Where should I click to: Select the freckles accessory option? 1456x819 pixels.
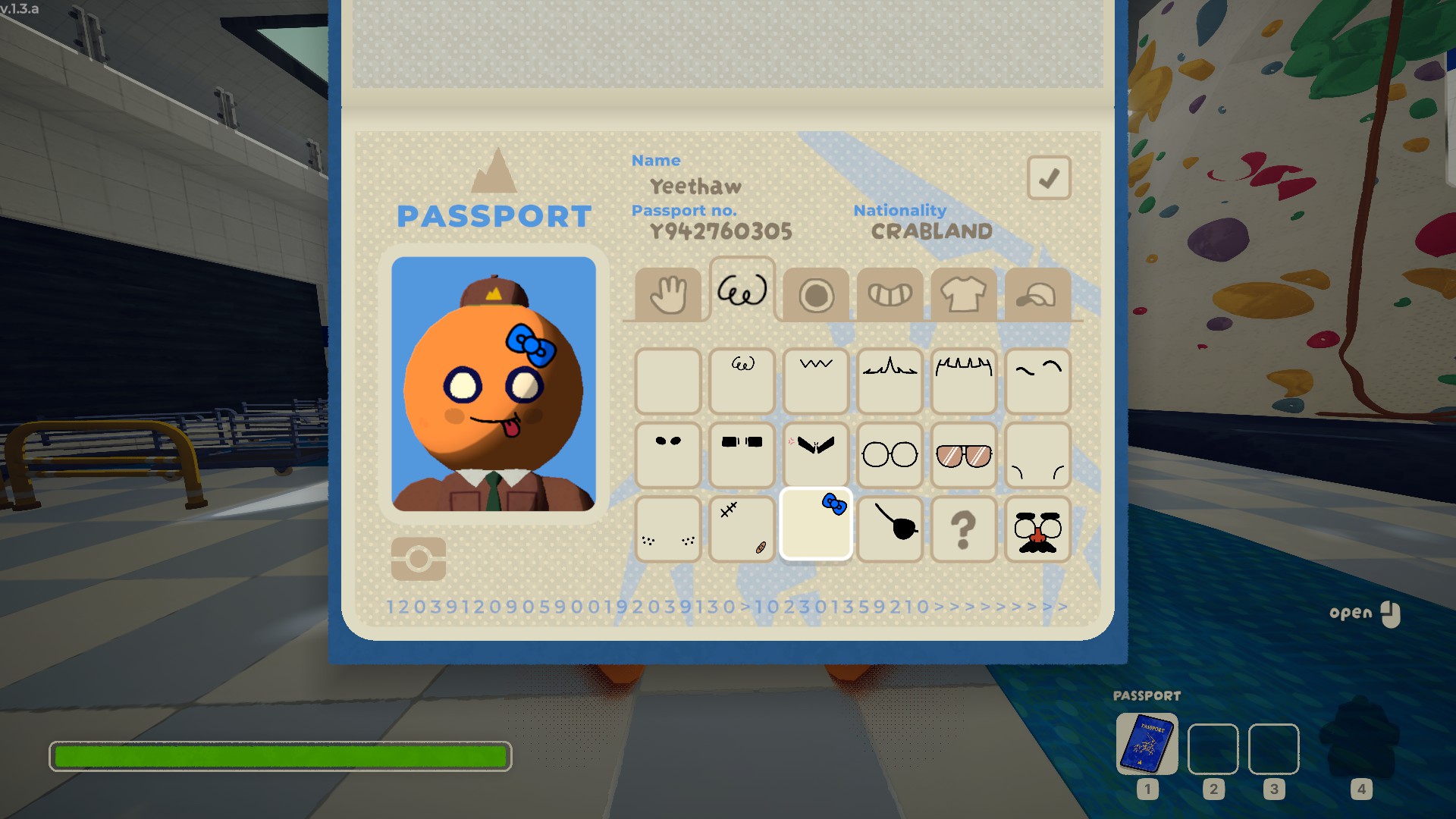[667, 529]
